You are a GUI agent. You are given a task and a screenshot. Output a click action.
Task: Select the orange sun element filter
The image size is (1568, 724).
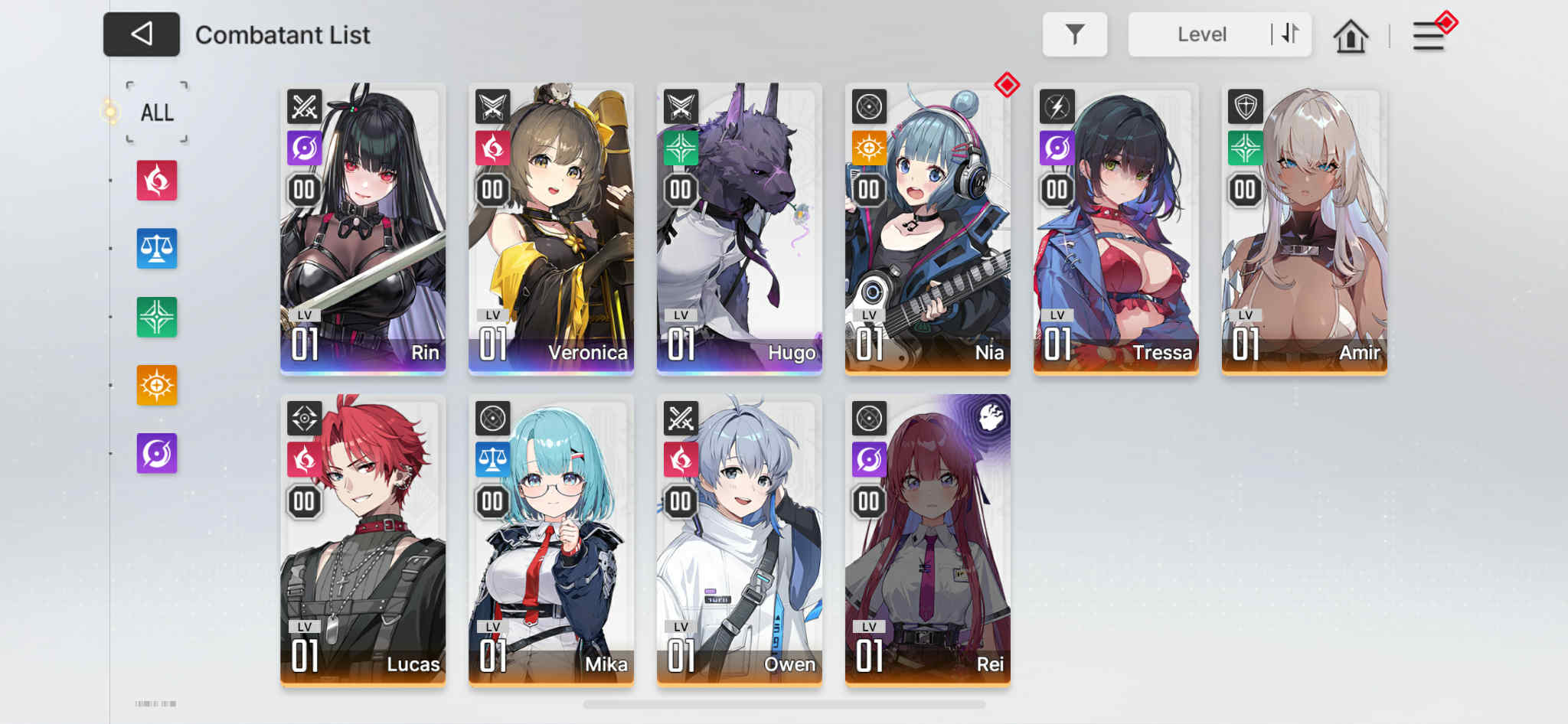[156, 384]
